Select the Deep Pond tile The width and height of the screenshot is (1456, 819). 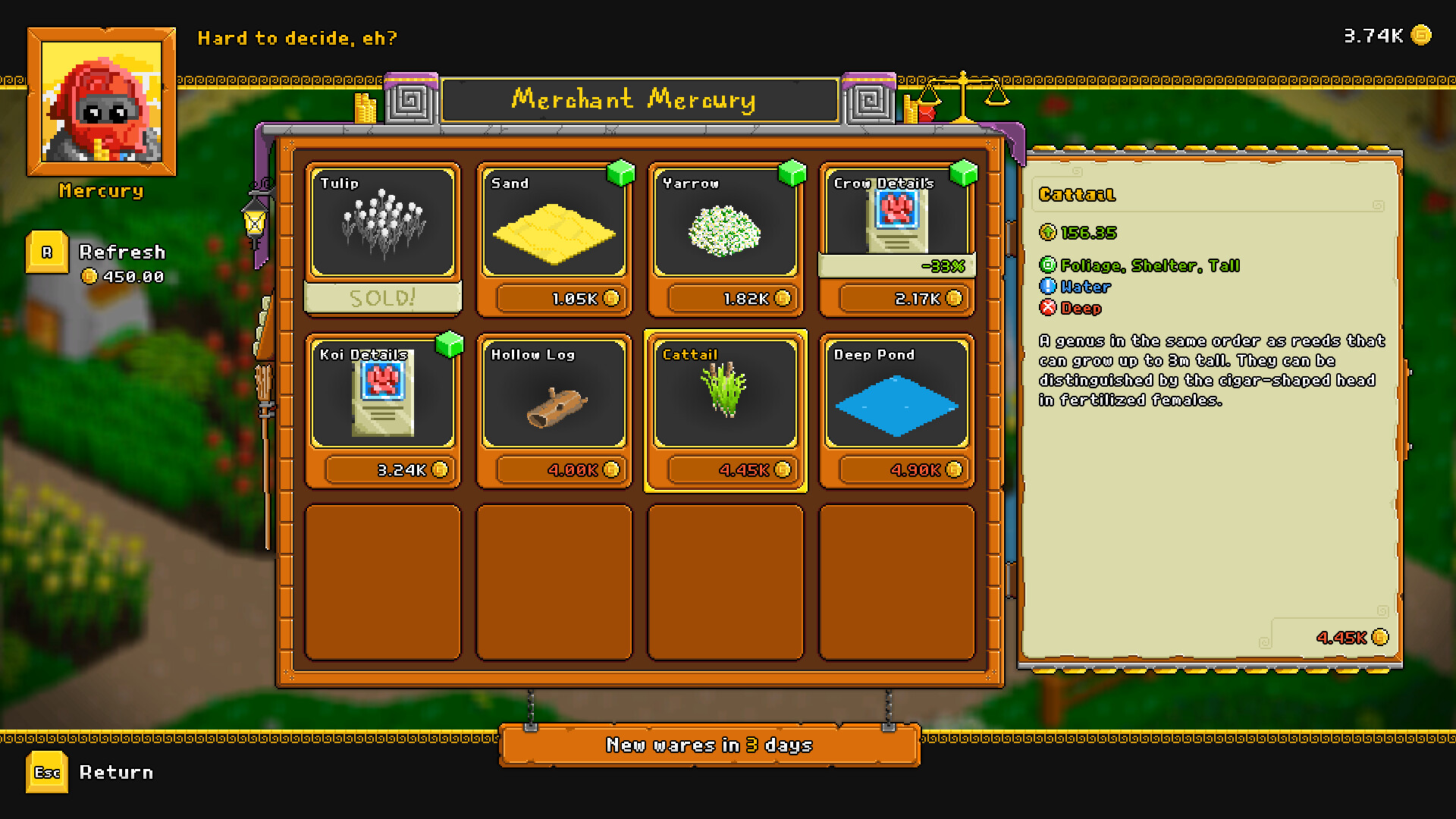[896, 398]
